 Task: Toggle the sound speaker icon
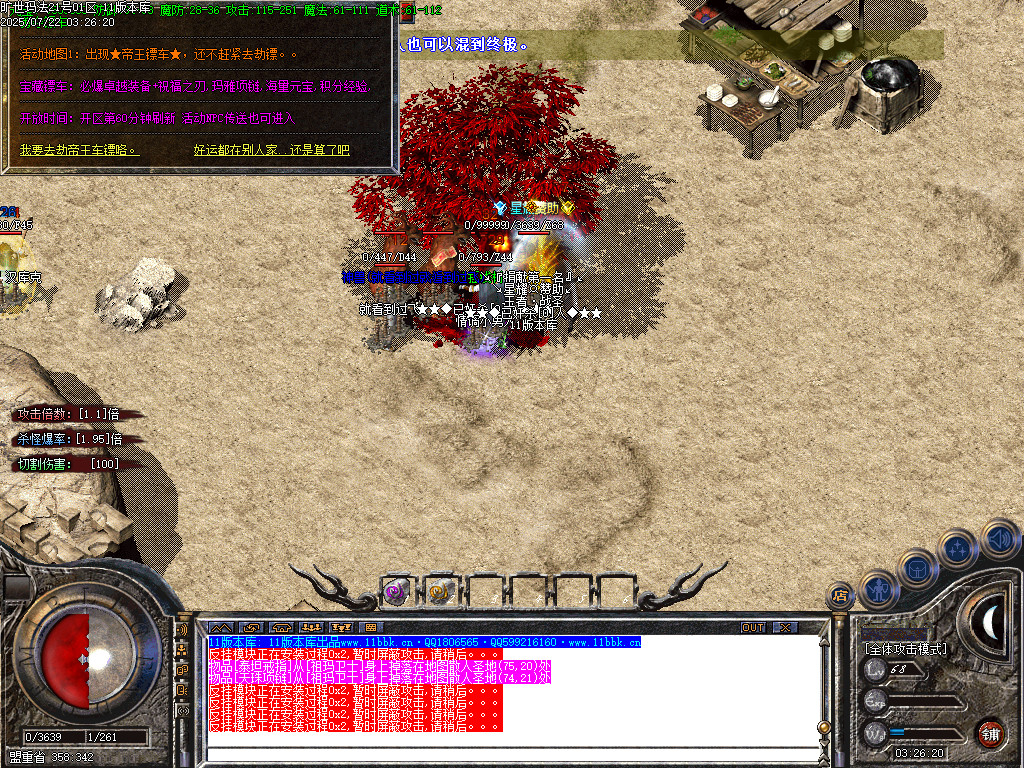point(999,537)
